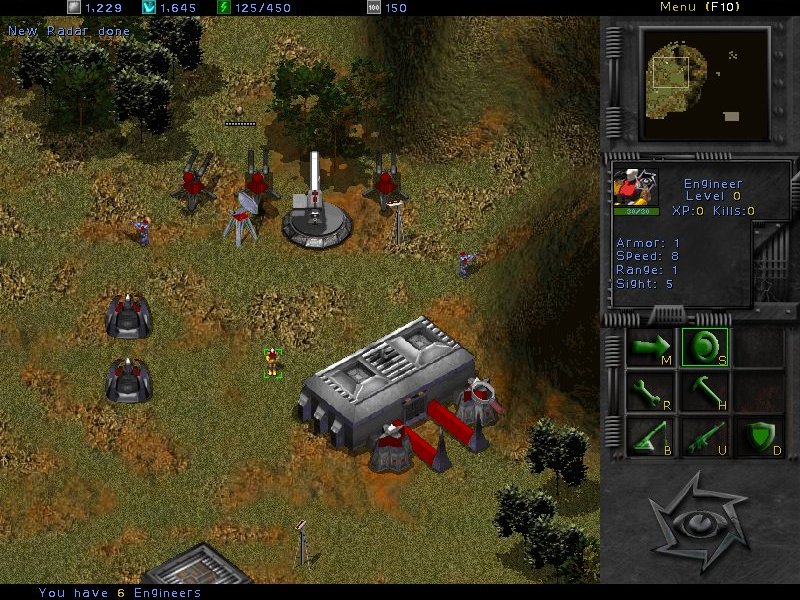Select the green ring Stop command
Screen dimensions: 800x600
pyautogui.click(x=704, y=347)
